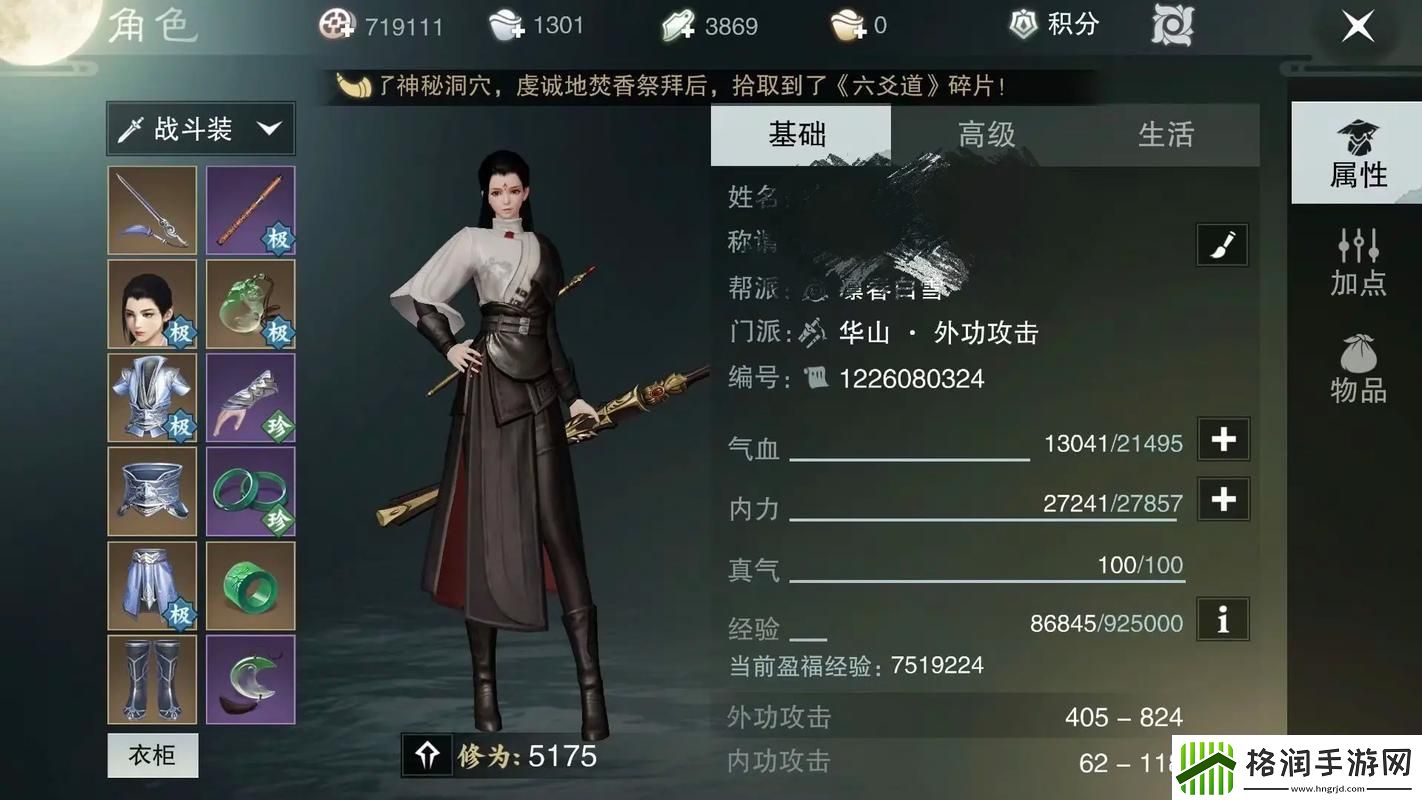Switch to the 生活 tab
This screenshot has height=800, width=1422.
[x=1167, y=135]
